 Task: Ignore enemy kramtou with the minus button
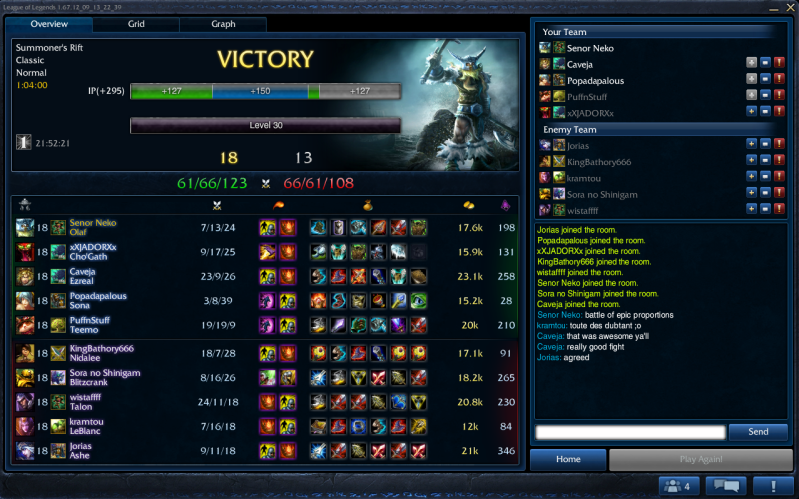click(763, 177)
